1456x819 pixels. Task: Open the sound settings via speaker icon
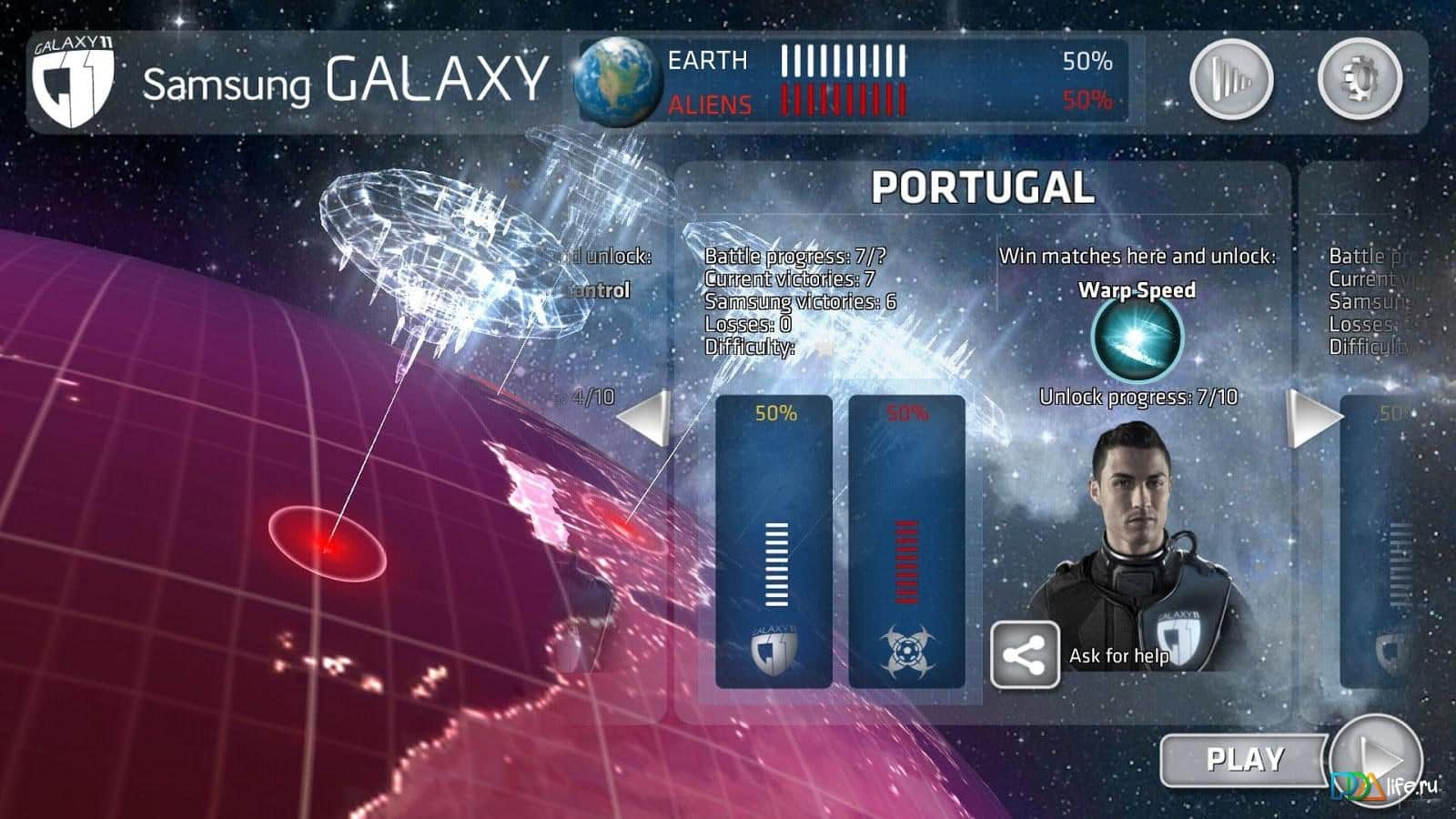pos(1230,78)
